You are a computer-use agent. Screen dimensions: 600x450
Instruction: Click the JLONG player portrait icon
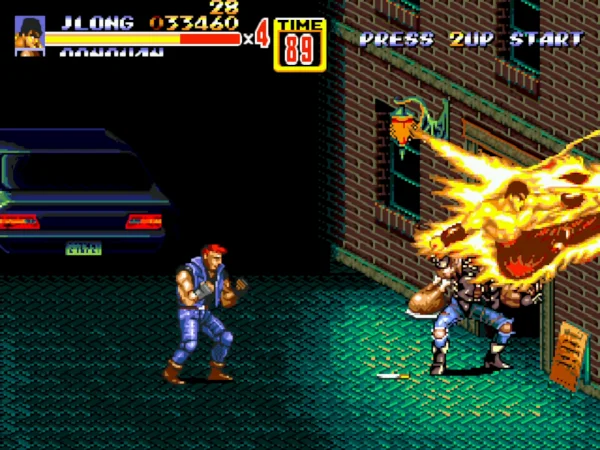click(29, 35)
